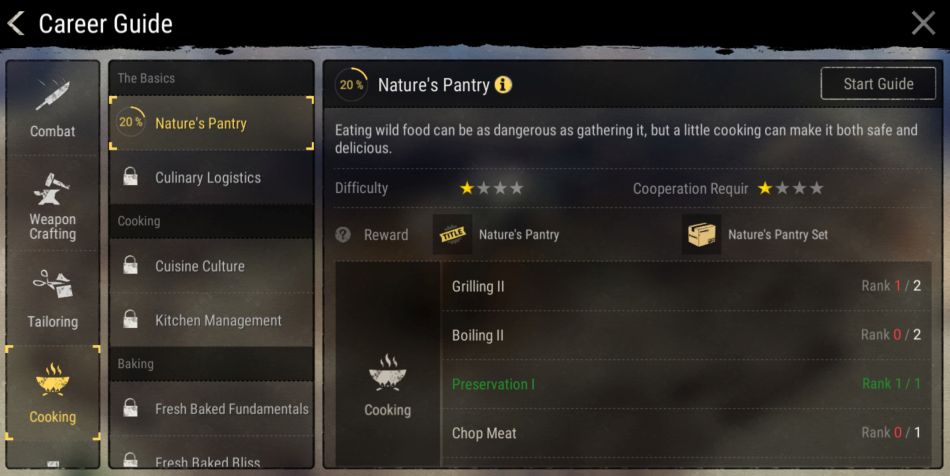Inspect the Nature's Pantry Set box reward
The width and height of the screenshot is (950, 476).
coord(702,235)
